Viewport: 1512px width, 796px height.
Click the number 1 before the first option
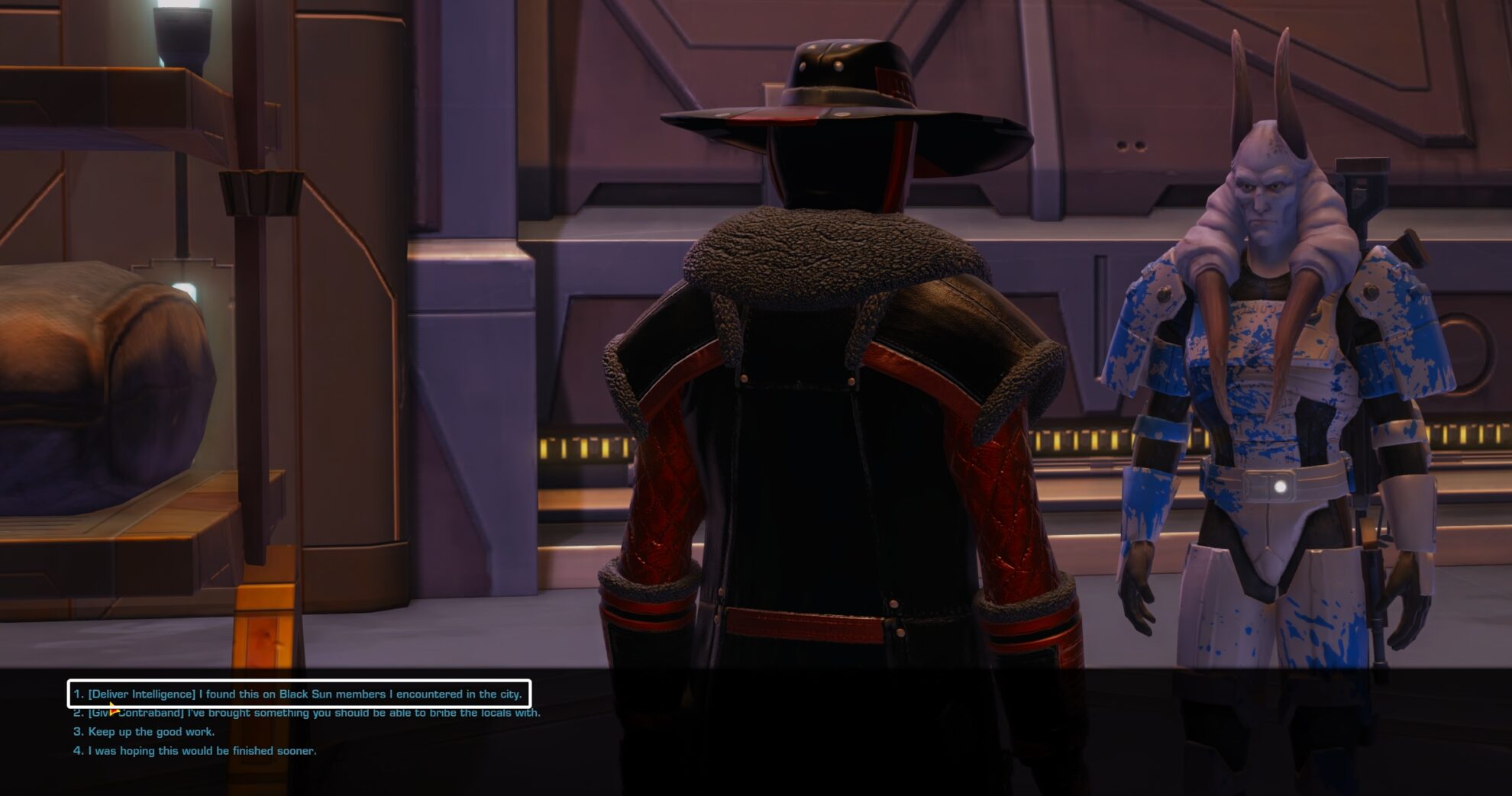[77, 694]
